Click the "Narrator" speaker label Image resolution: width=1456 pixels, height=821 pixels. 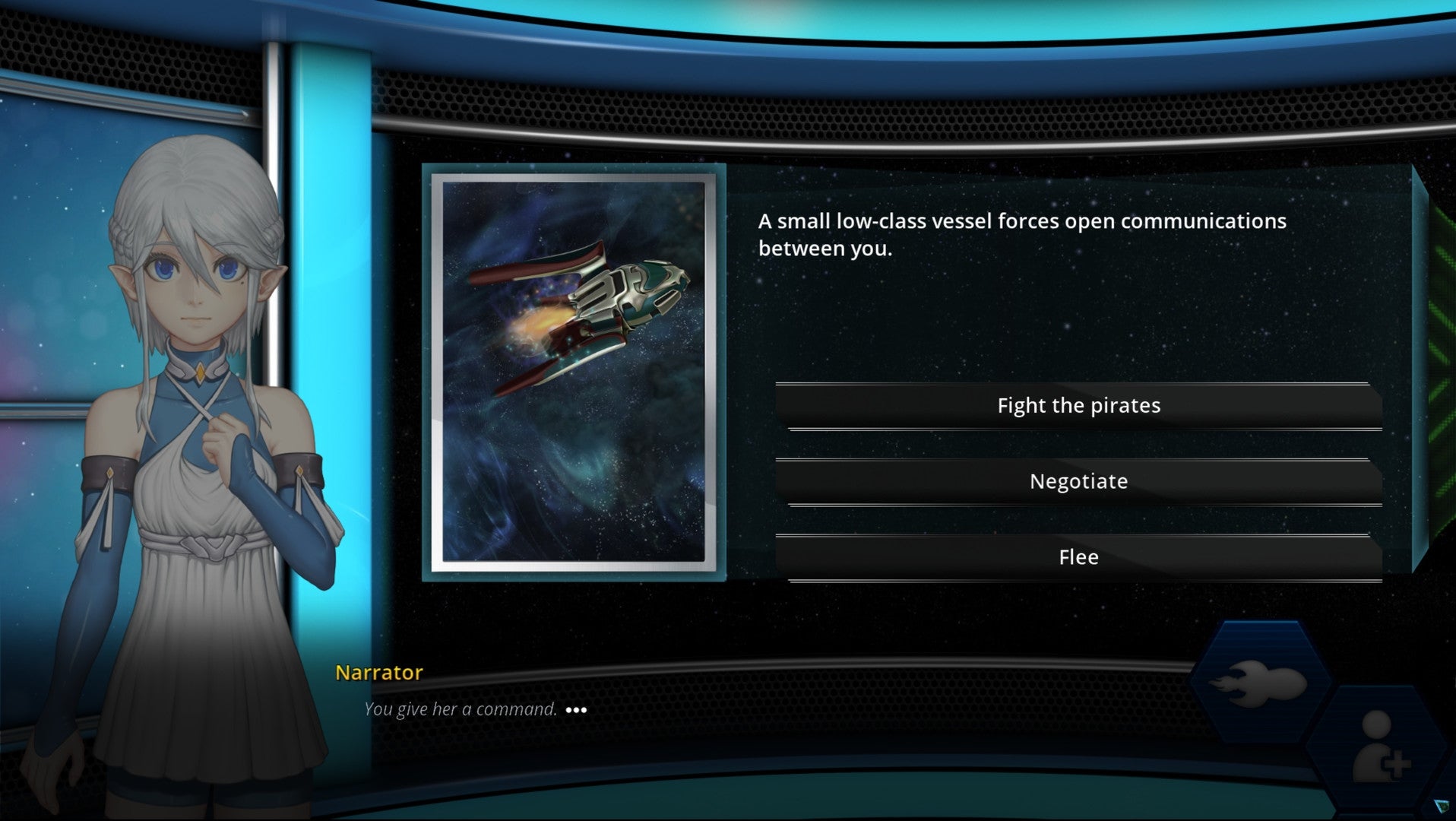[378, 672]
